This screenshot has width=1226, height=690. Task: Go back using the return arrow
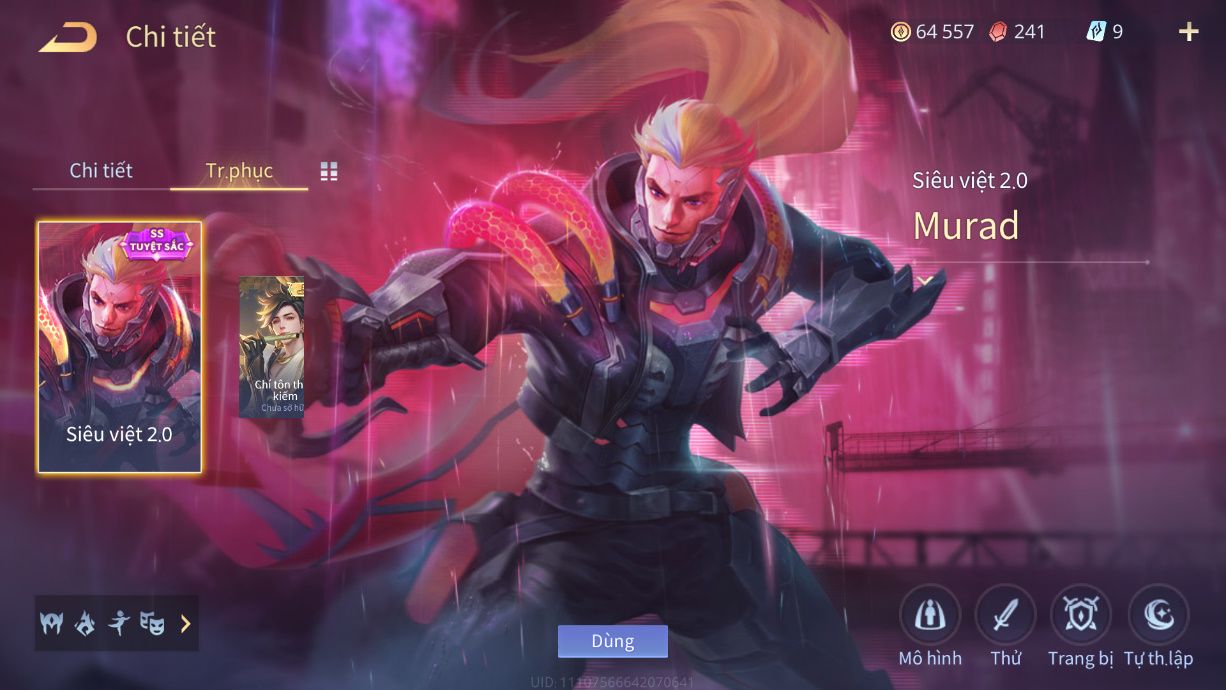68,38
